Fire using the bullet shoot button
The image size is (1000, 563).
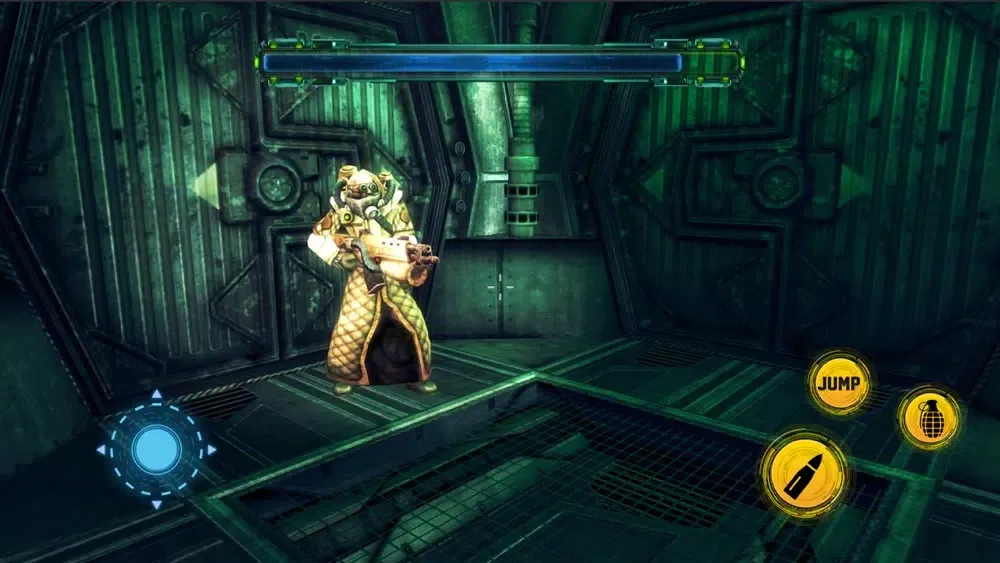pos(804,473)
